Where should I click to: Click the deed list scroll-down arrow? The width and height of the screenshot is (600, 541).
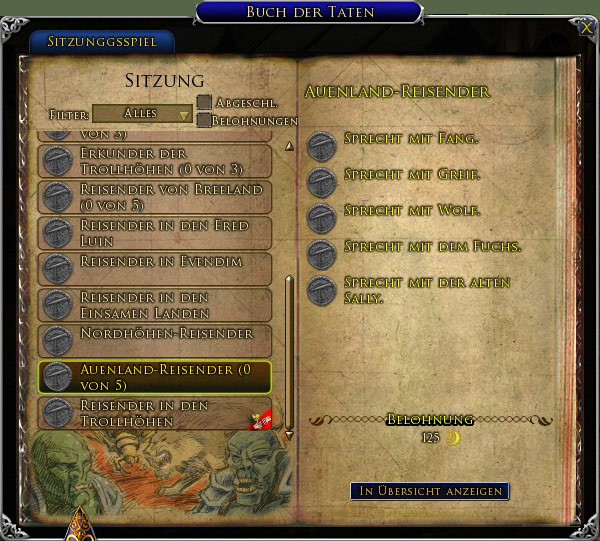click(289, 435)
